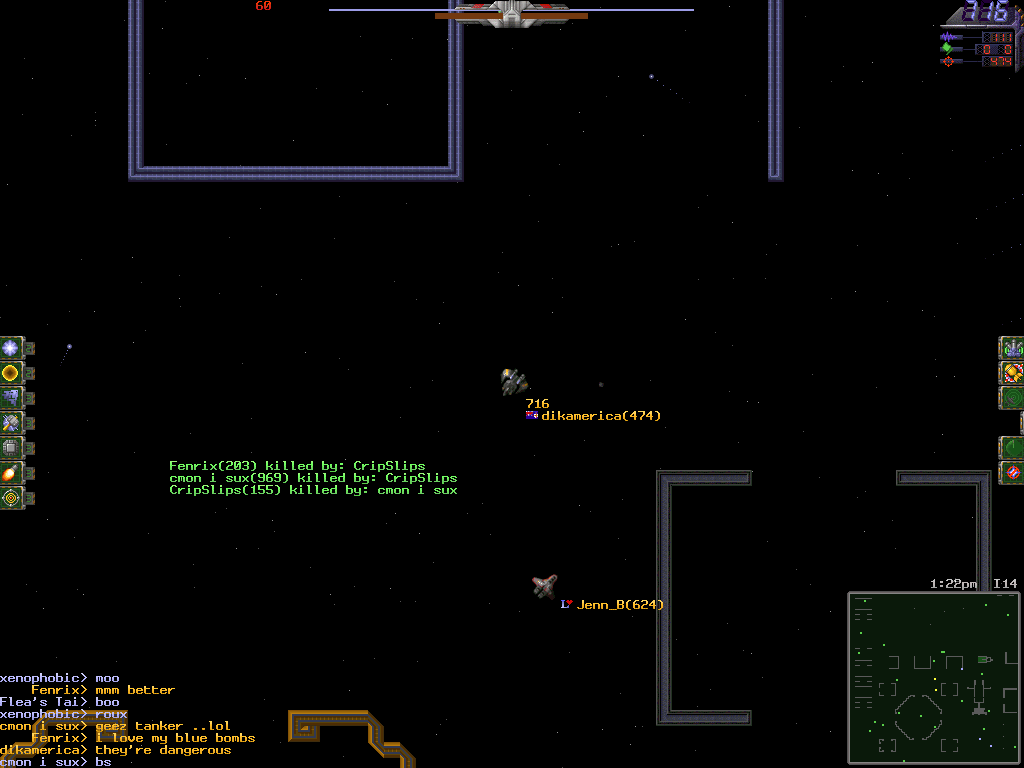Viewport: 1024px width, 768px height.
Task: Activate the yellow ring item icon
Action: (11, 373)
